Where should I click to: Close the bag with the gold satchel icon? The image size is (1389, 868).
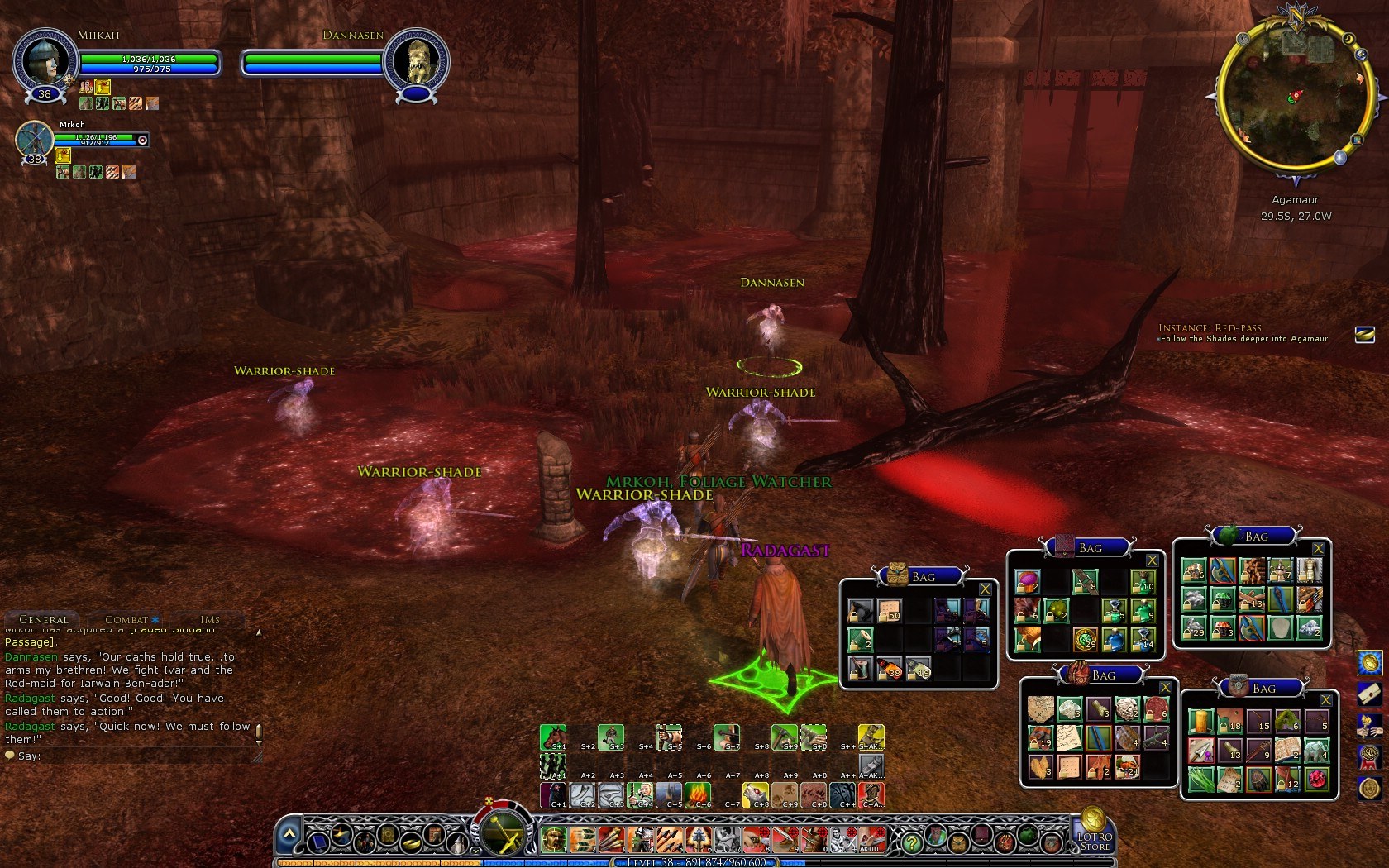pos(985,589)
